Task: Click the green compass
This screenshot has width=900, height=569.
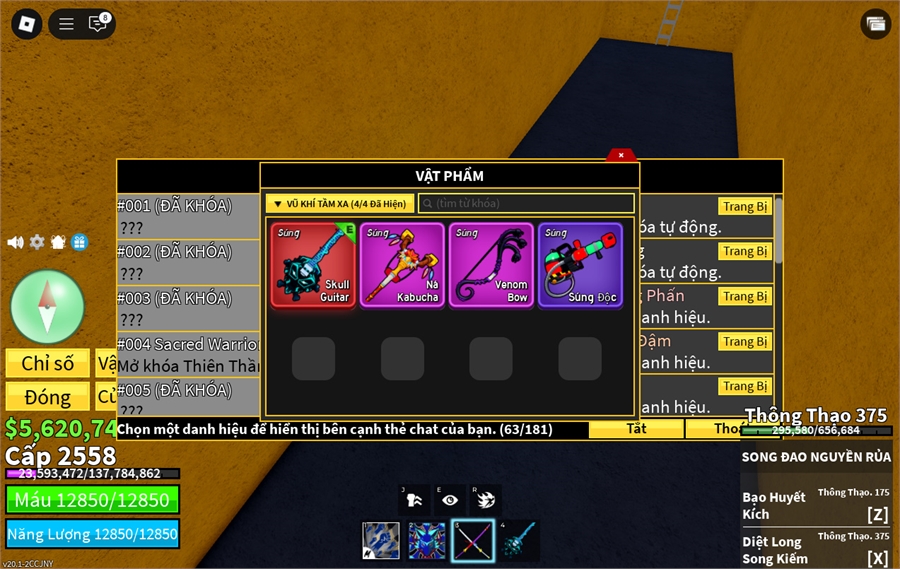Action: [47, 306]
